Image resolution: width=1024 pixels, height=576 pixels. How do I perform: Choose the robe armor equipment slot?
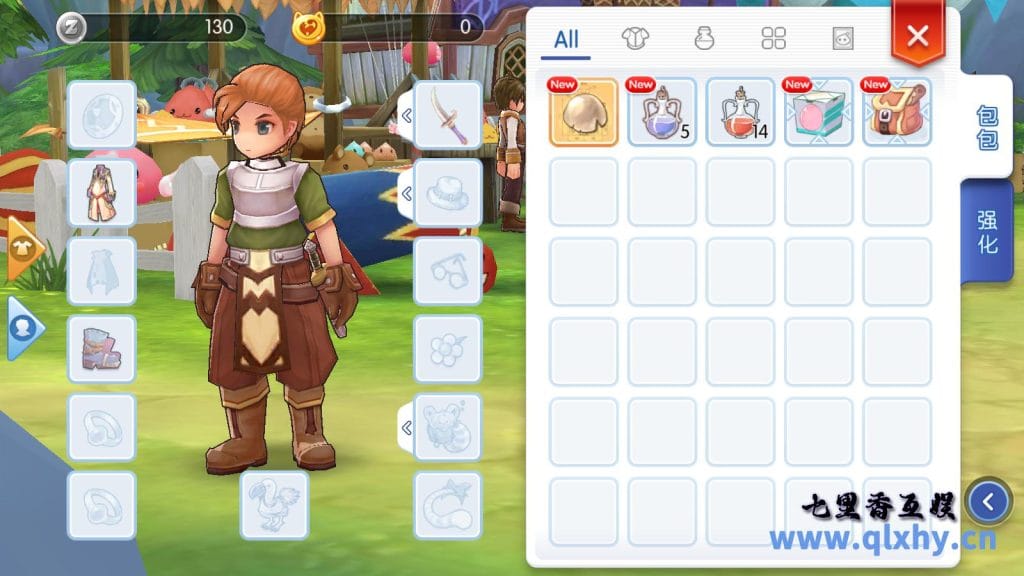click(102, 193)
